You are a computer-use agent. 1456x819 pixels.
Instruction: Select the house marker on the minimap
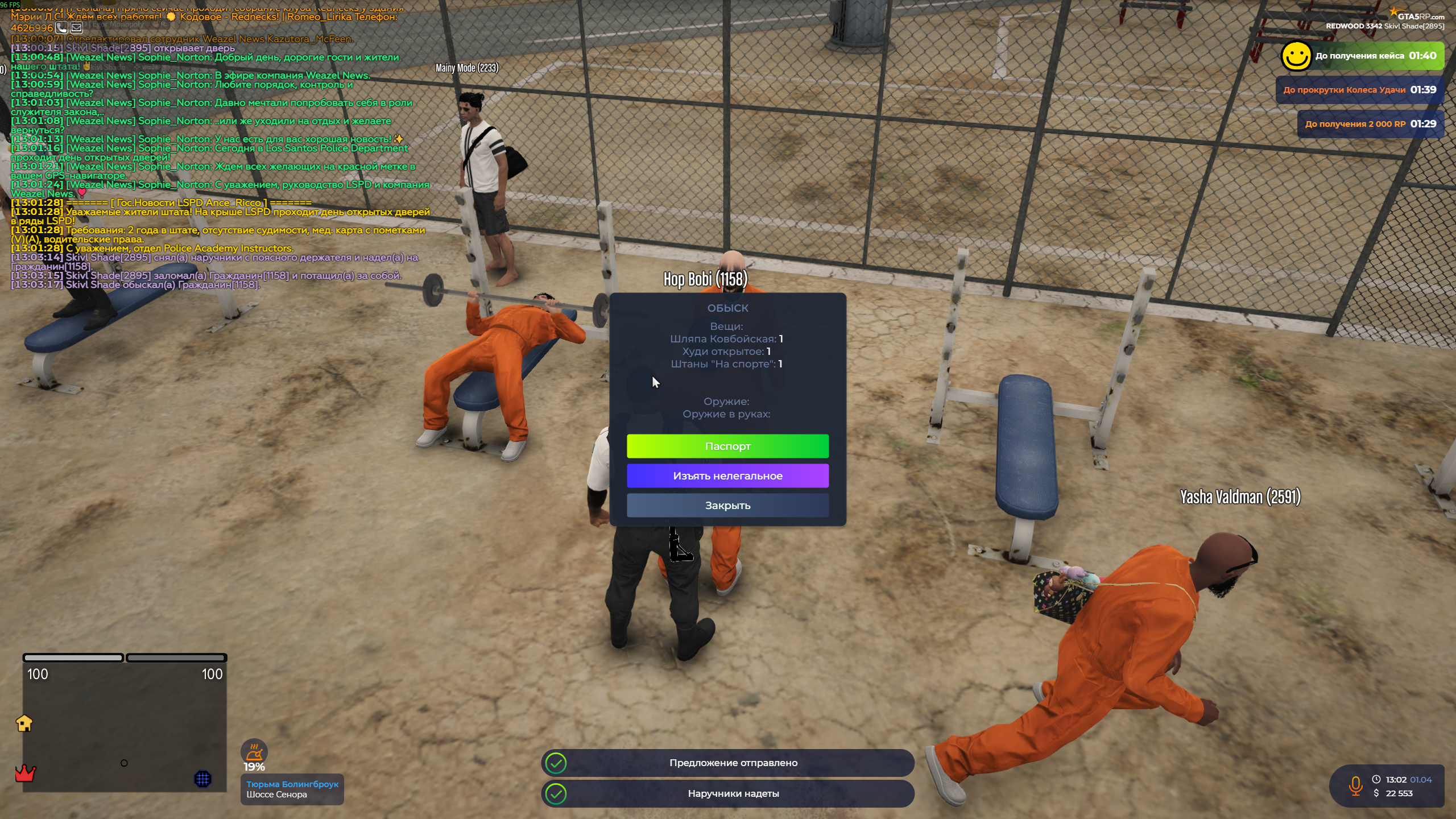point(24,723)
